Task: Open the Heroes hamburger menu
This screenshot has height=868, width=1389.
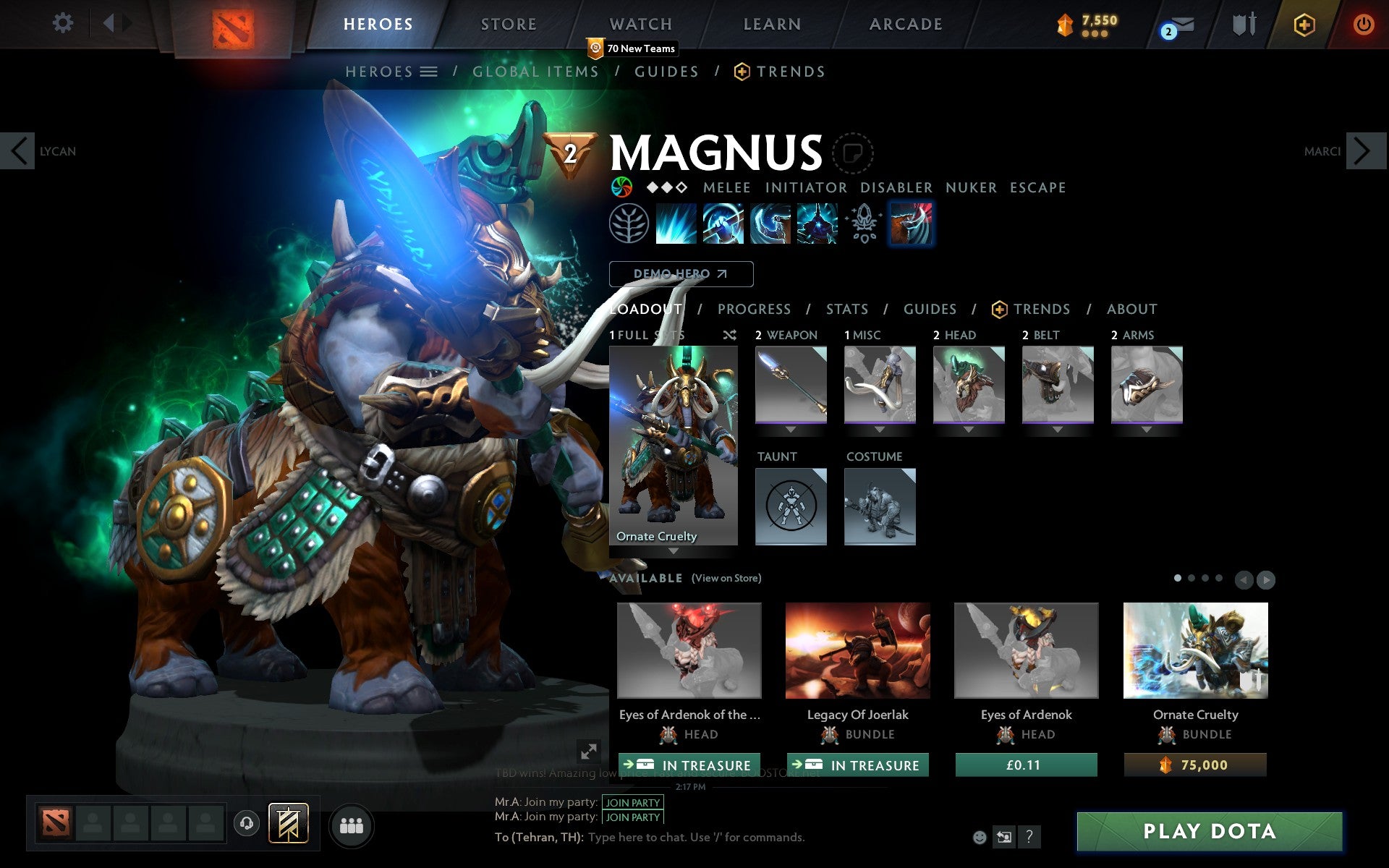Action: coord(430,71)
